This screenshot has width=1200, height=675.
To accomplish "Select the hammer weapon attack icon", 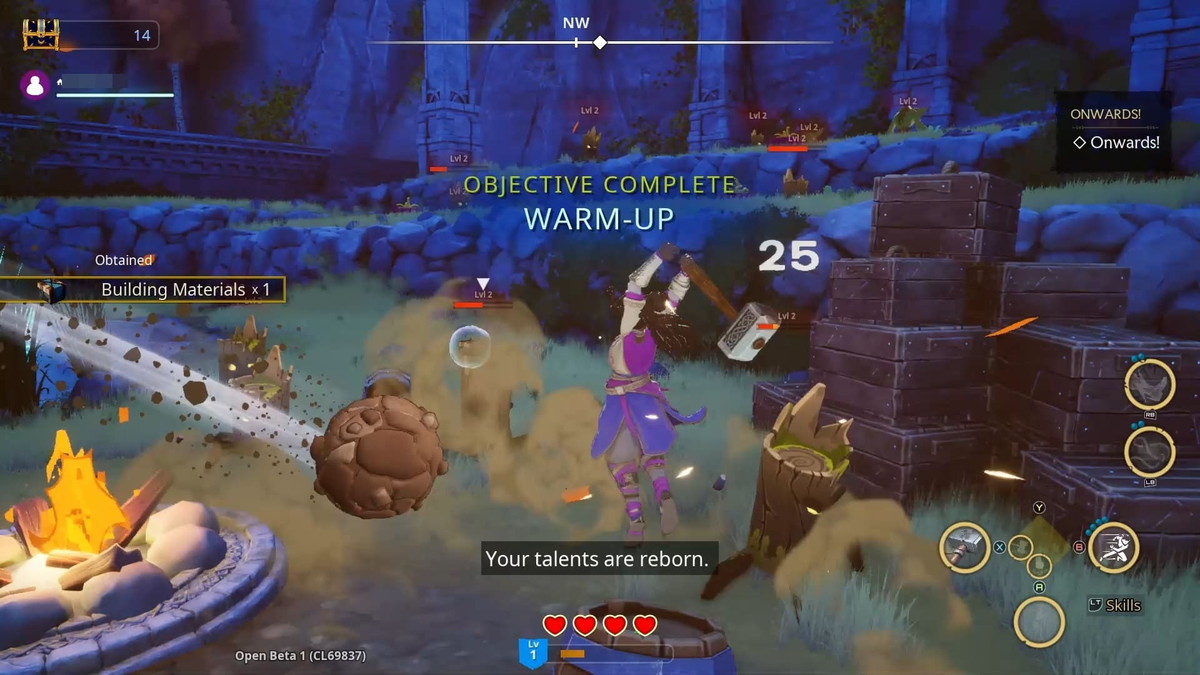I will (965, 549).
